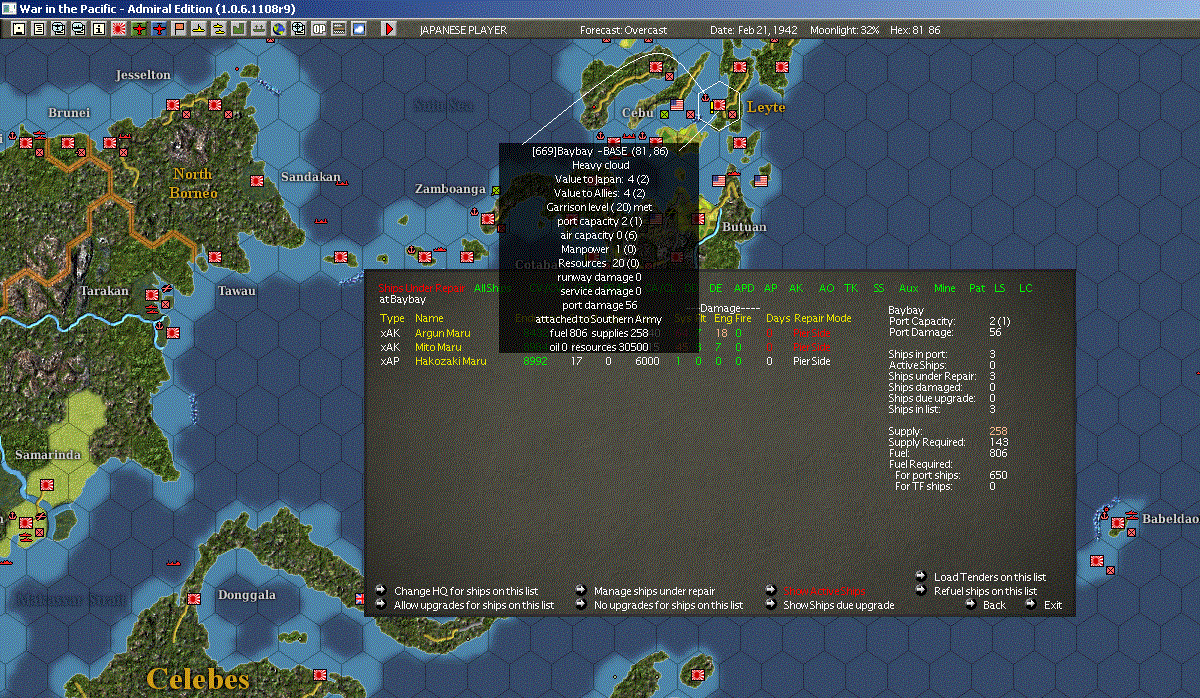This screenshot has height=698, width=1200.
Task: Go Back from the ship list
Action: pos(993,605)
